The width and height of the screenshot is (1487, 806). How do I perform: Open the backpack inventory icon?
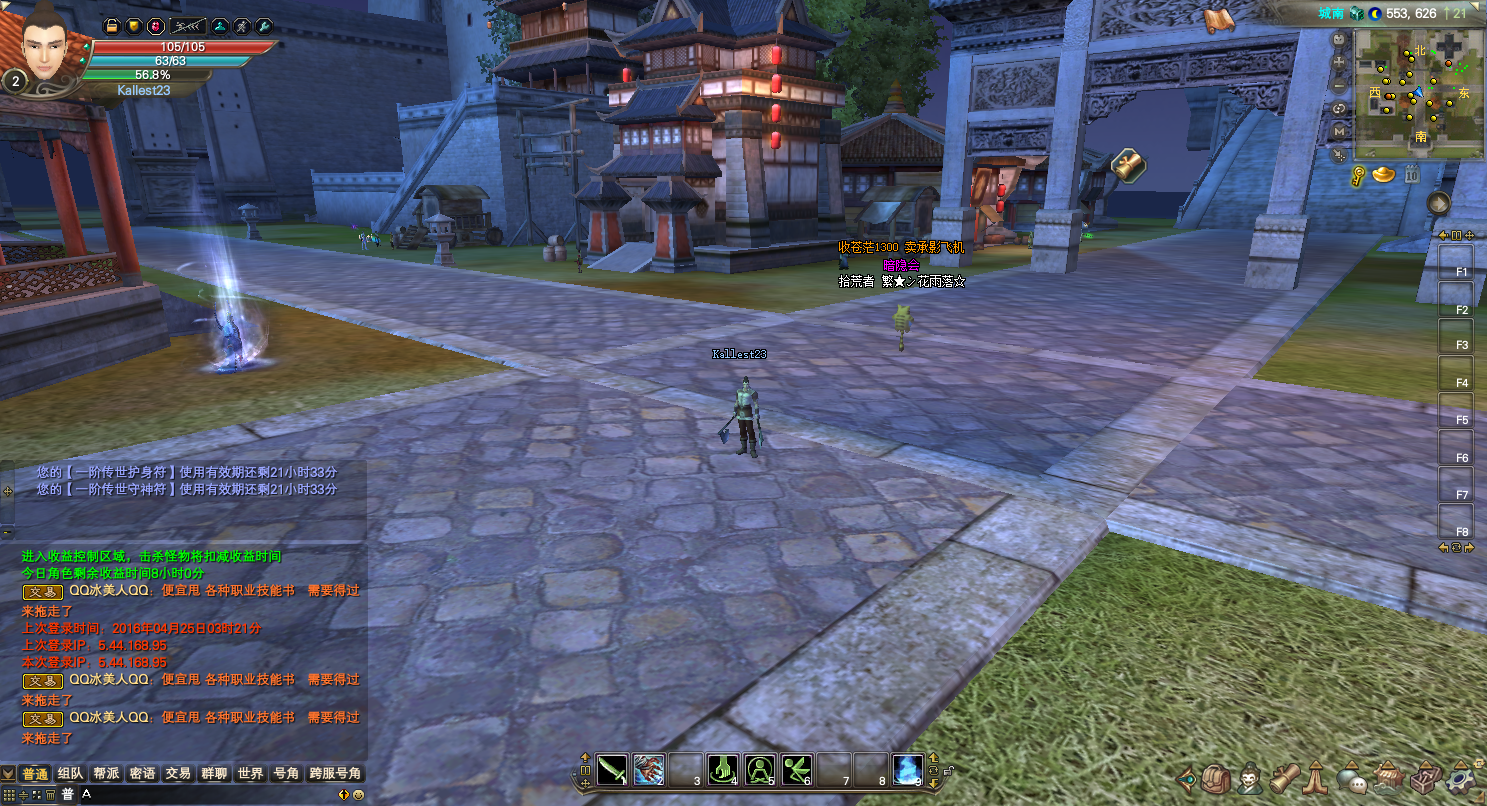1217,778
